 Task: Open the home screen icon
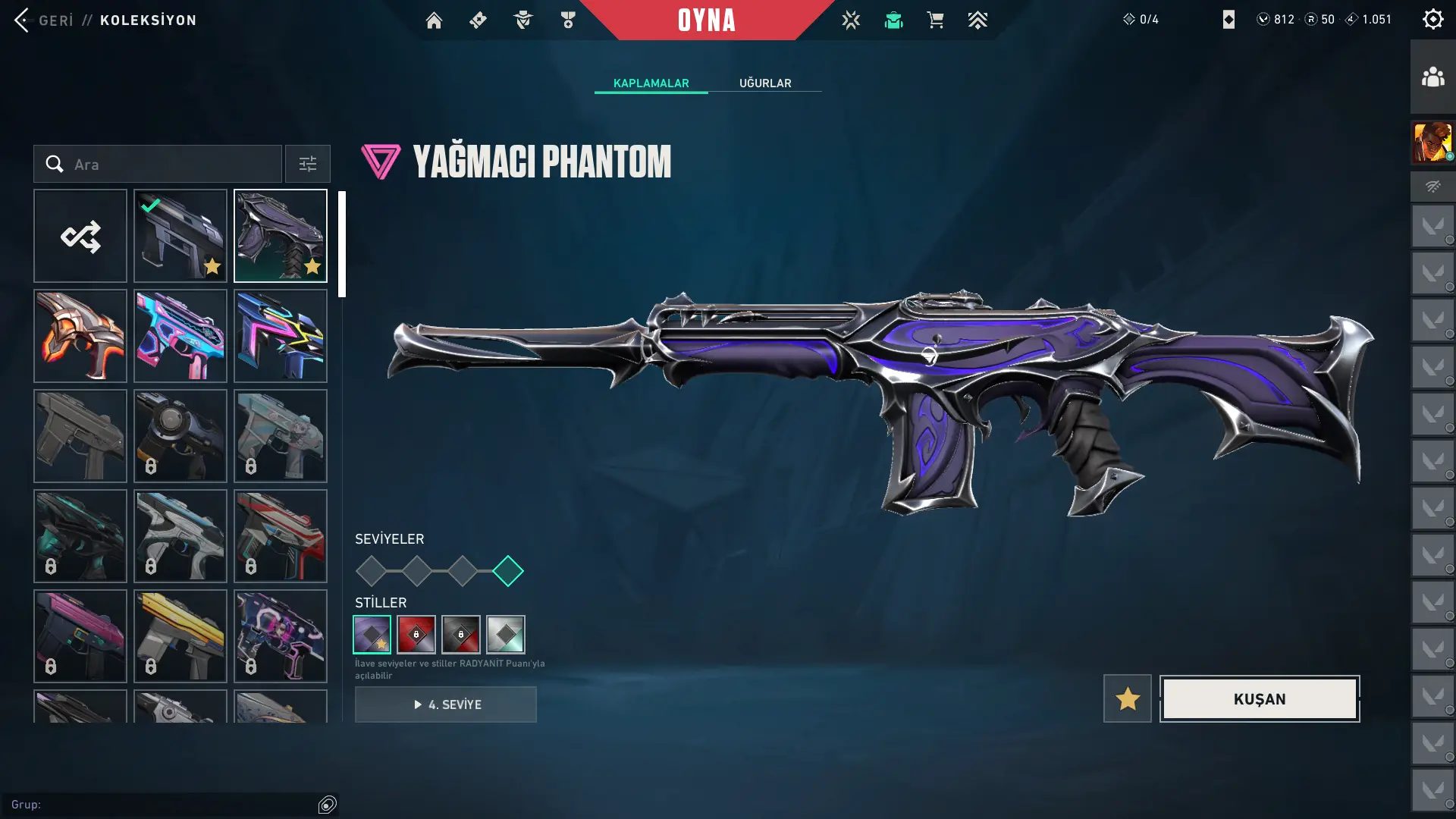click(x=434, y=20)
